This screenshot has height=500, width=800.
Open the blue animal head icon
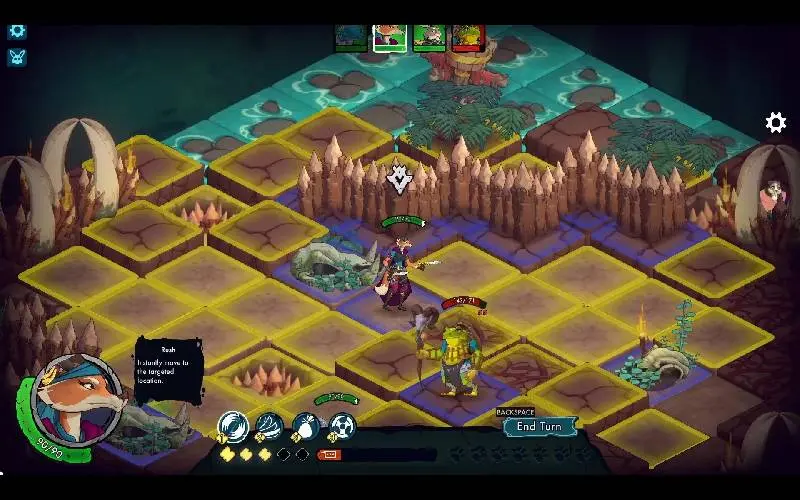17,57
